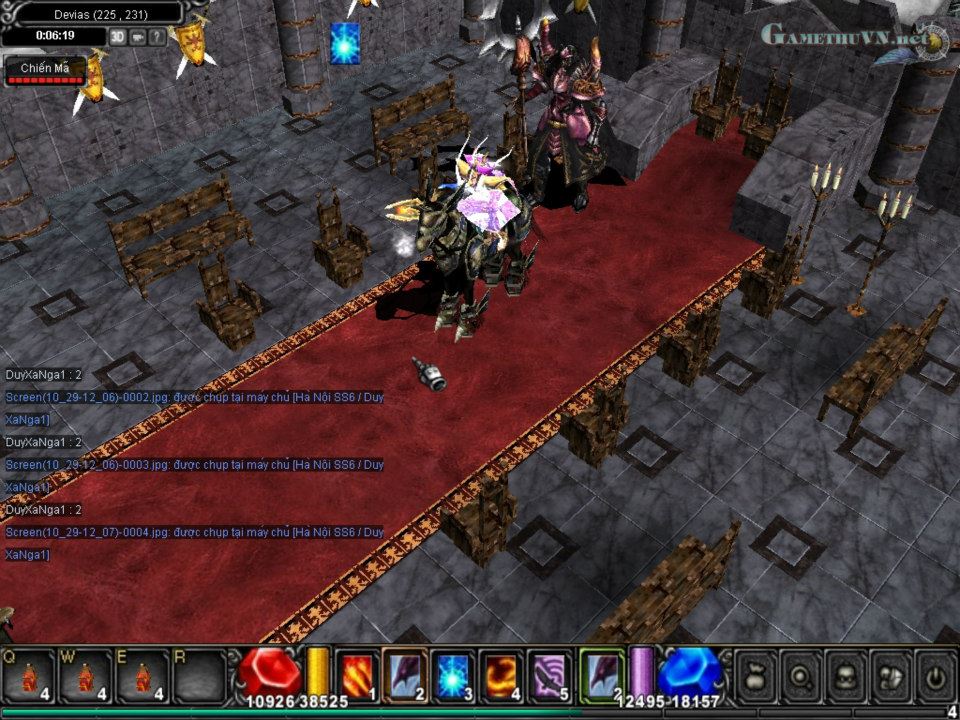
Task: Click the power system menu button
Action: click(935, 675)
